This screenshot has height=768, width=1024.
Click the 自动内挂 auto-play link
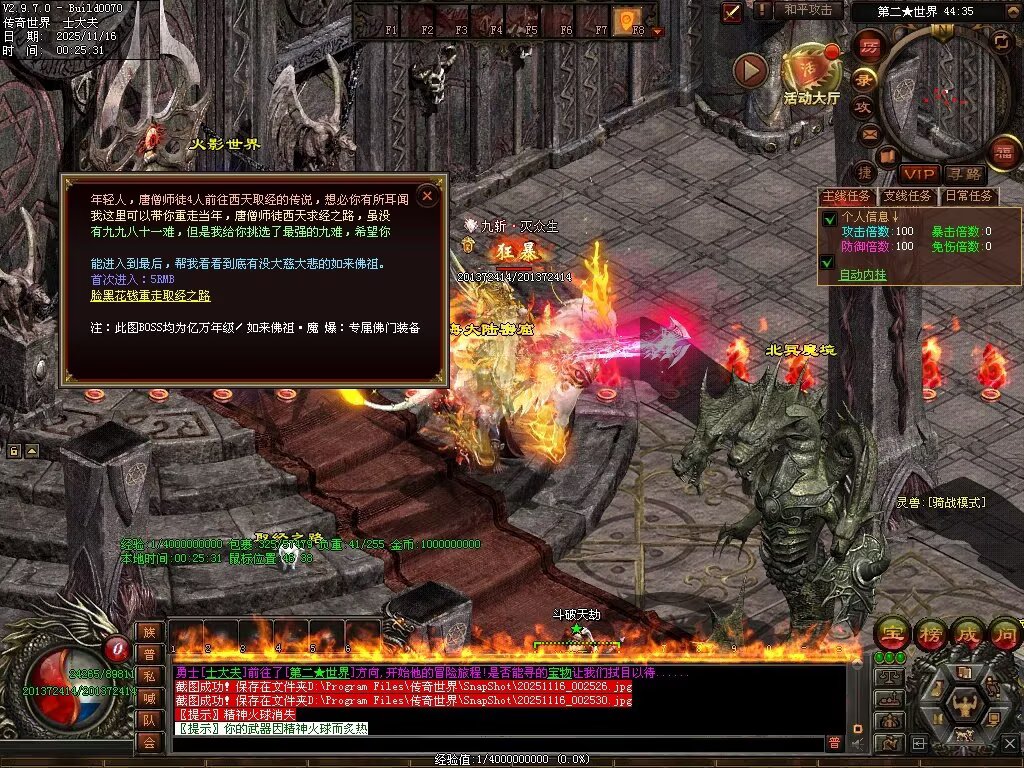[862, 275]
